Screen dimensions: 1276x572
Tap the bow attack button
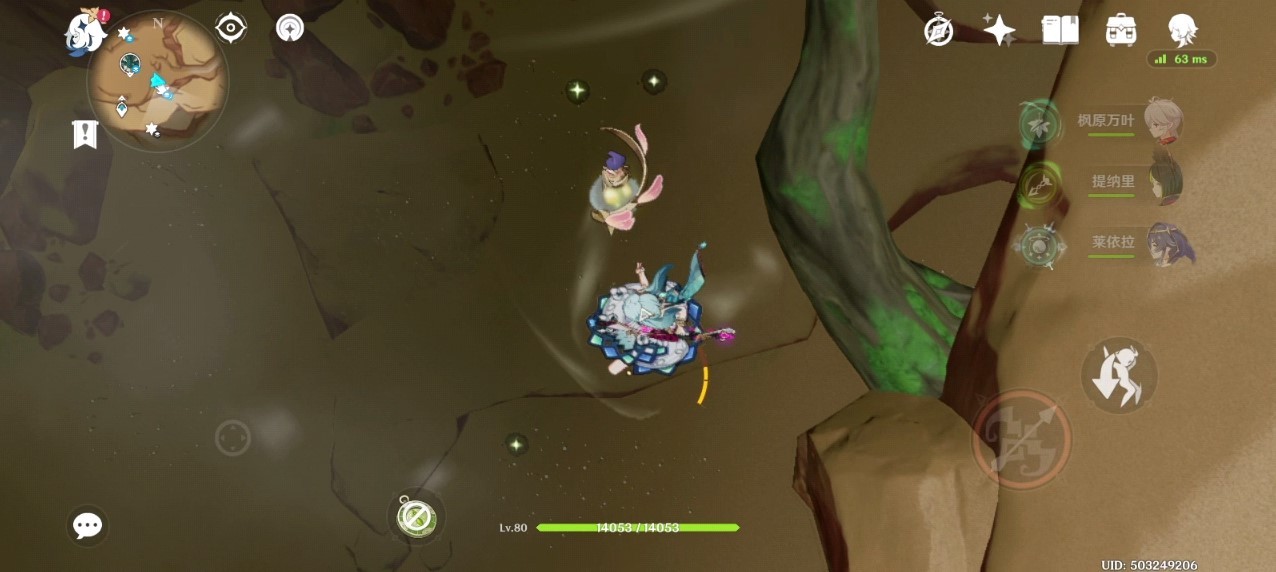1021,439
